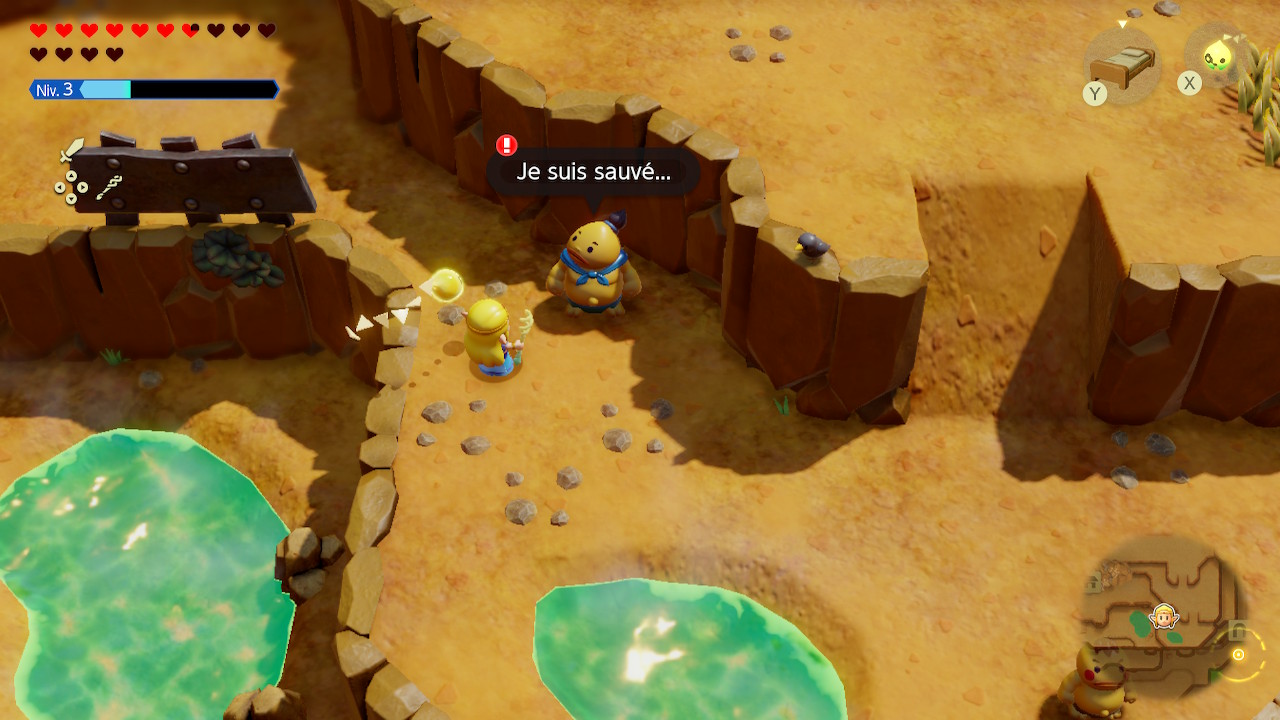Continue the "Je suis sauvé..." speech bubble
This screenshot has width=1280, height=720.
(593, 172)
